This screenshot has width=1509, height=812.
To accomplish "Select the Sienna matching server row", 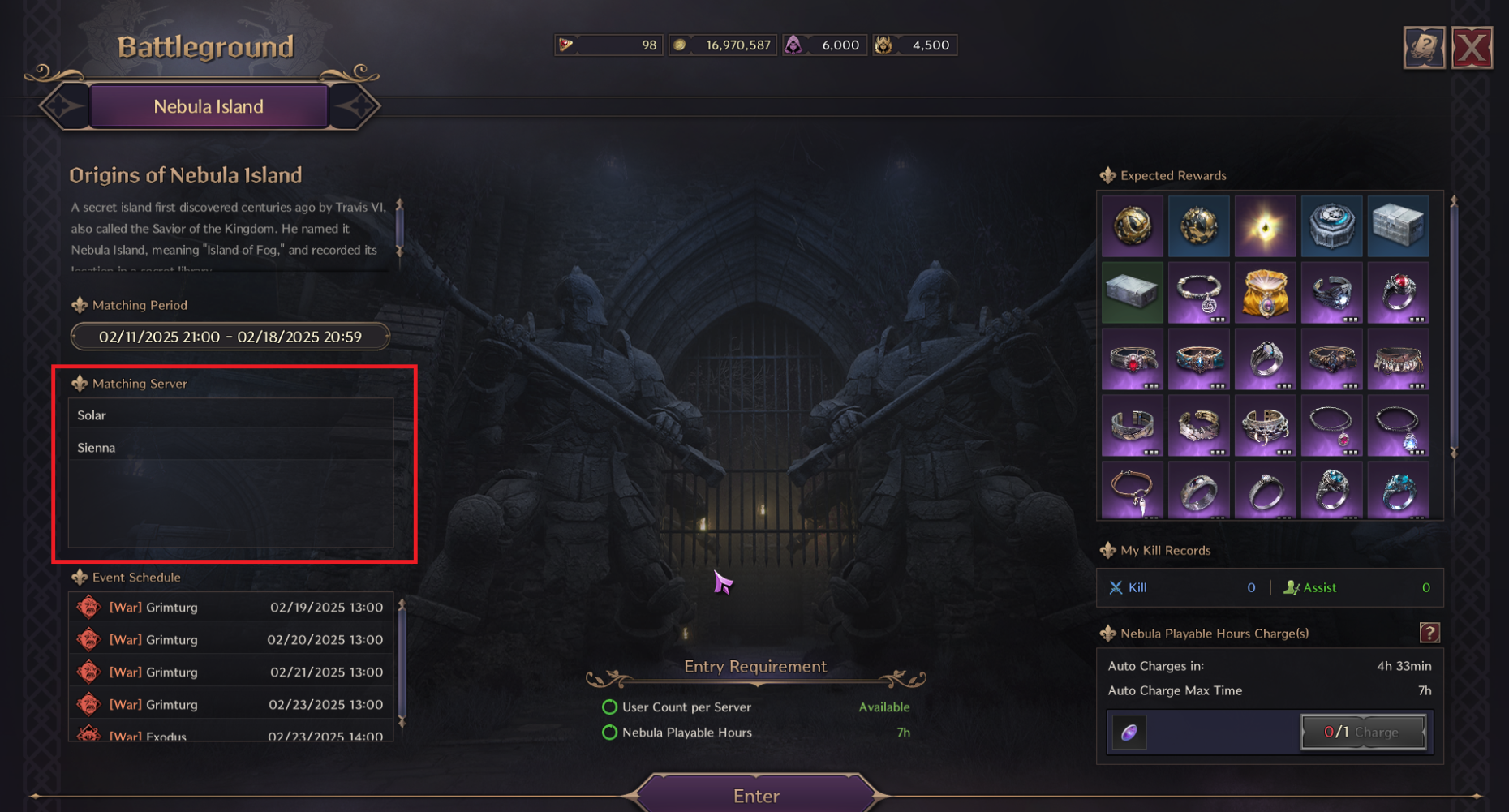I will pyautogui.click(x=230, y=447).
